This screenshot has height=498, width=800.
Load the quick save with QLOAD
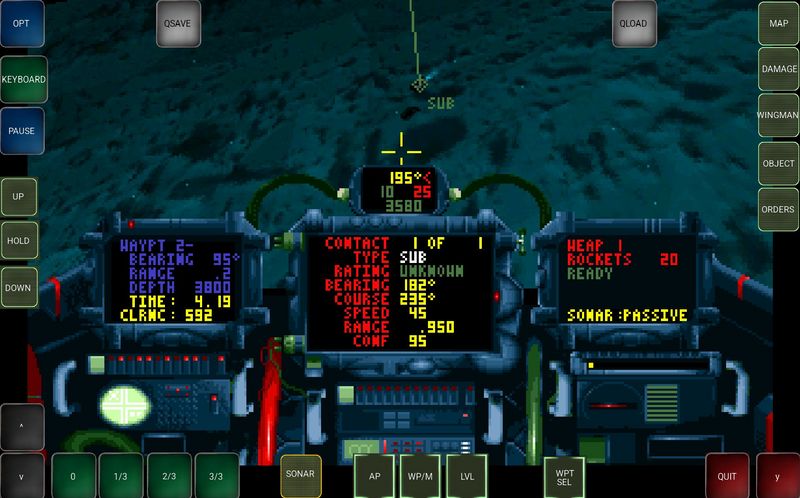[634, 23]
